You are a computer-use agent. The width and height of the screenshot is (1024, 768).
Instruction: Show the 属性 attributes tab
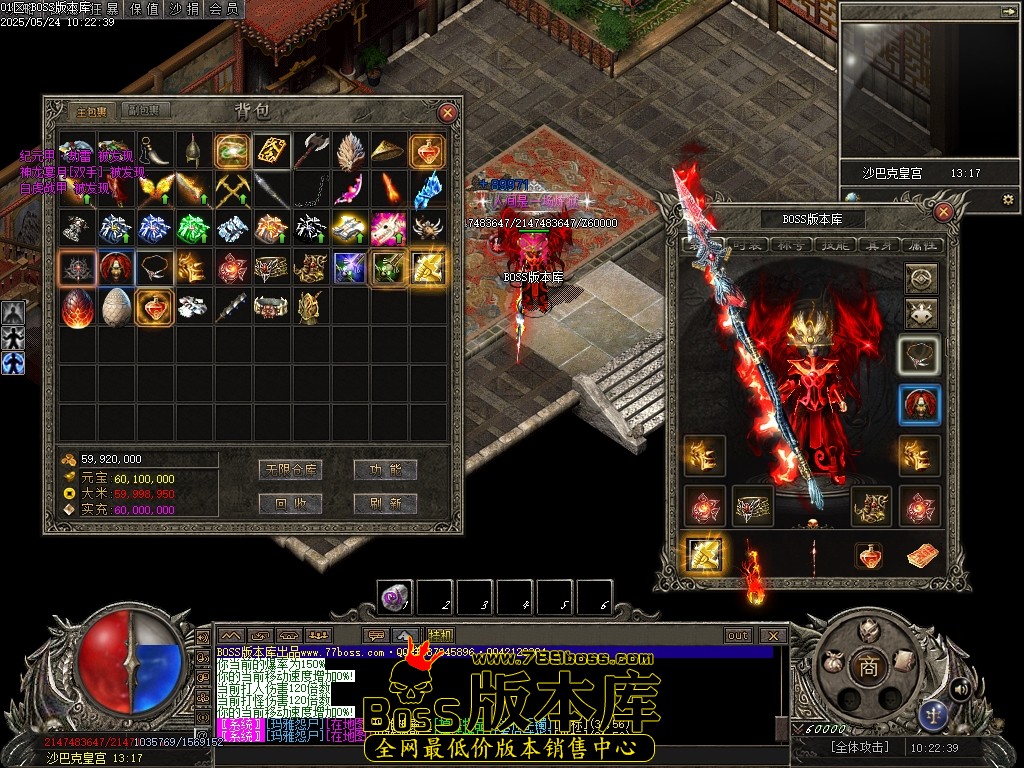click(918, 245)
